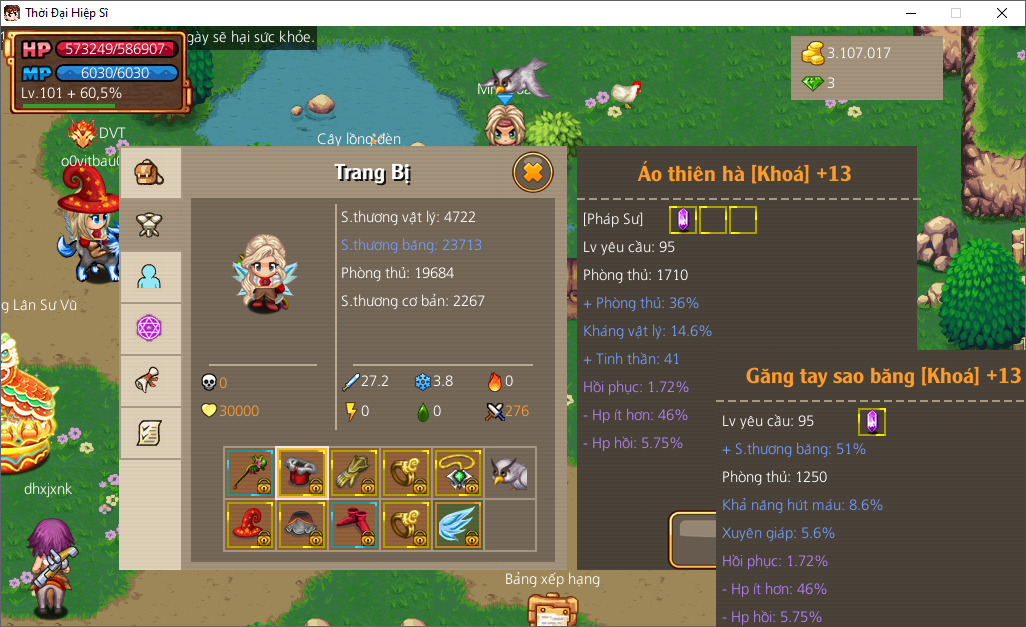Viewport: 1026px width, 627px height.
Task: Select the red boots slot
Action: 354,525
